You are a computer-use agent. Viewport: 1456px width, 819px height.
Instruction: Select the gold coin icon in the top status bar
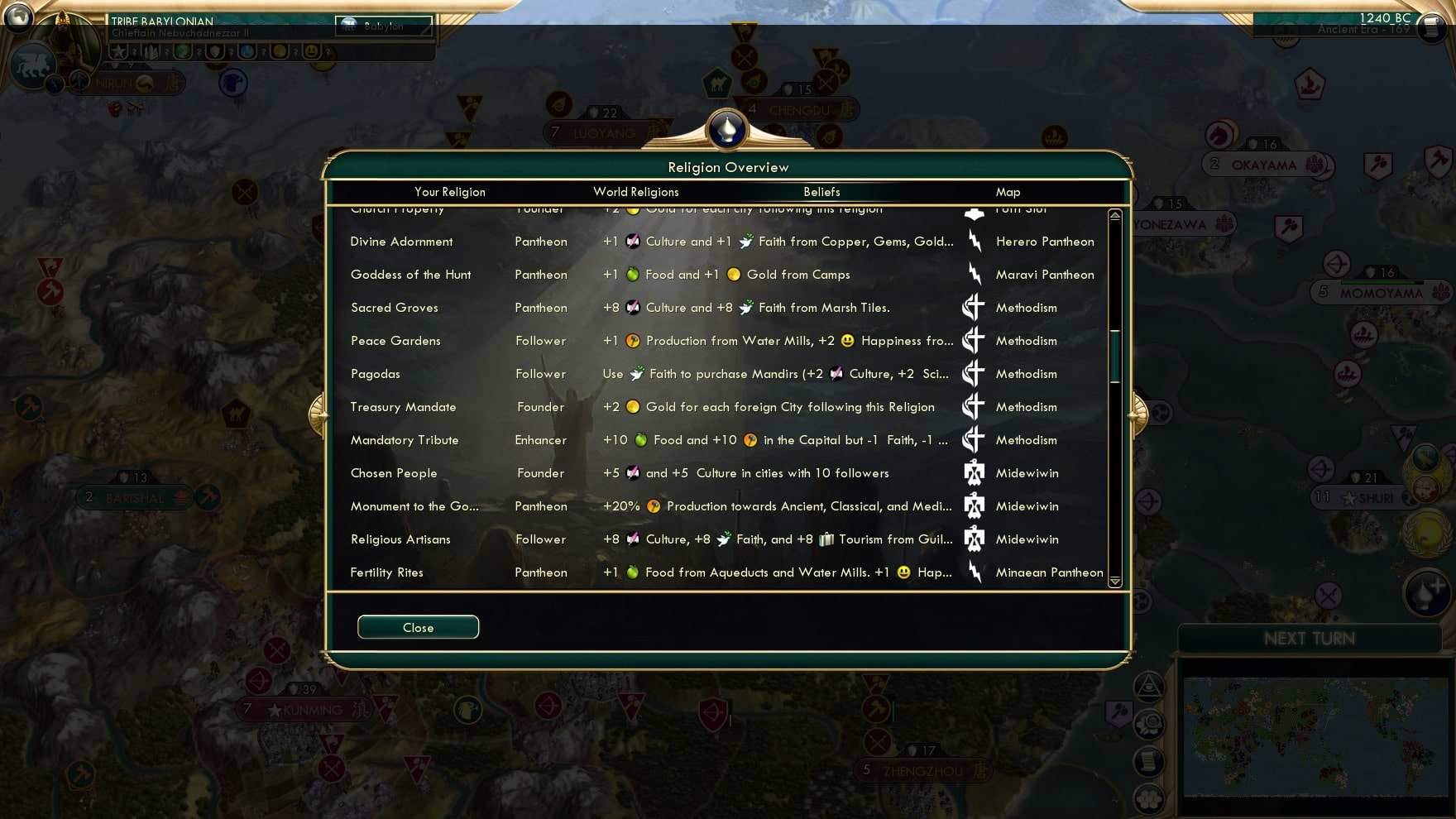click(280, 52)
